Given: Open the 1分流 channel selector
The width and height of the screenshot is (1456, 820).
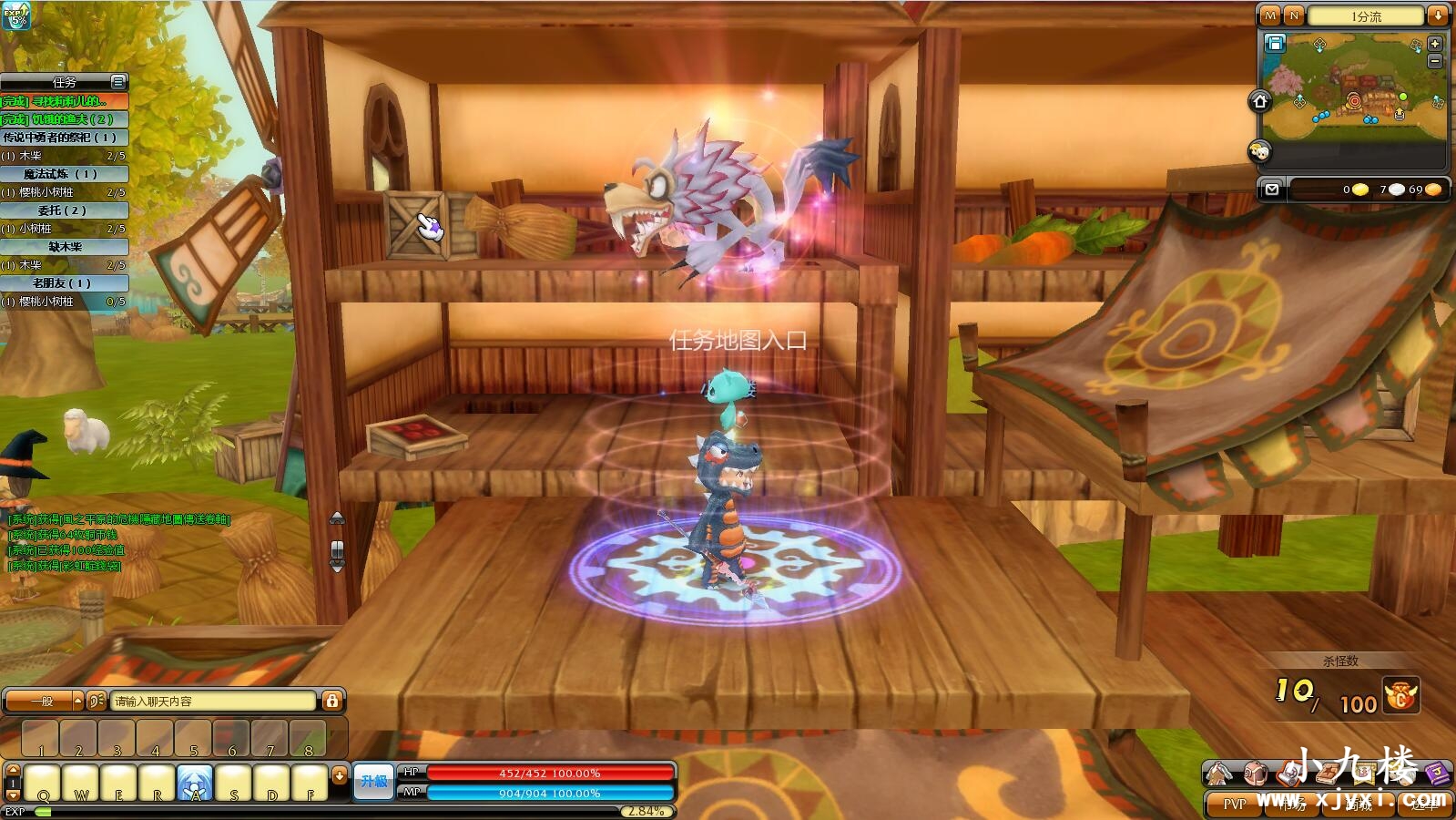Looking at the screenshot, I should pos(1365,15).
